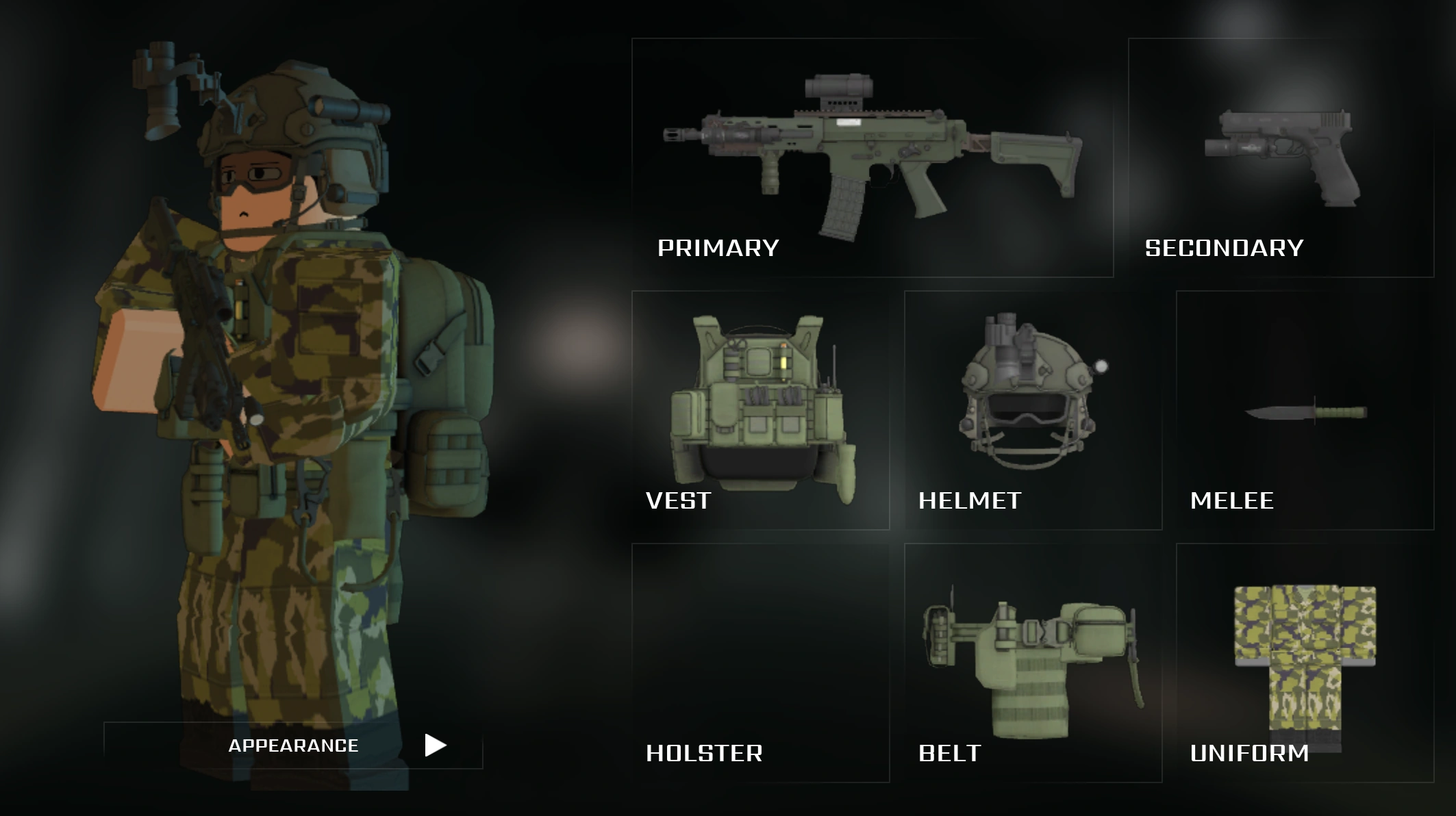Toggle the SECONDARY weapon selection
The image size is (1456, 816).
point(1222,248)
